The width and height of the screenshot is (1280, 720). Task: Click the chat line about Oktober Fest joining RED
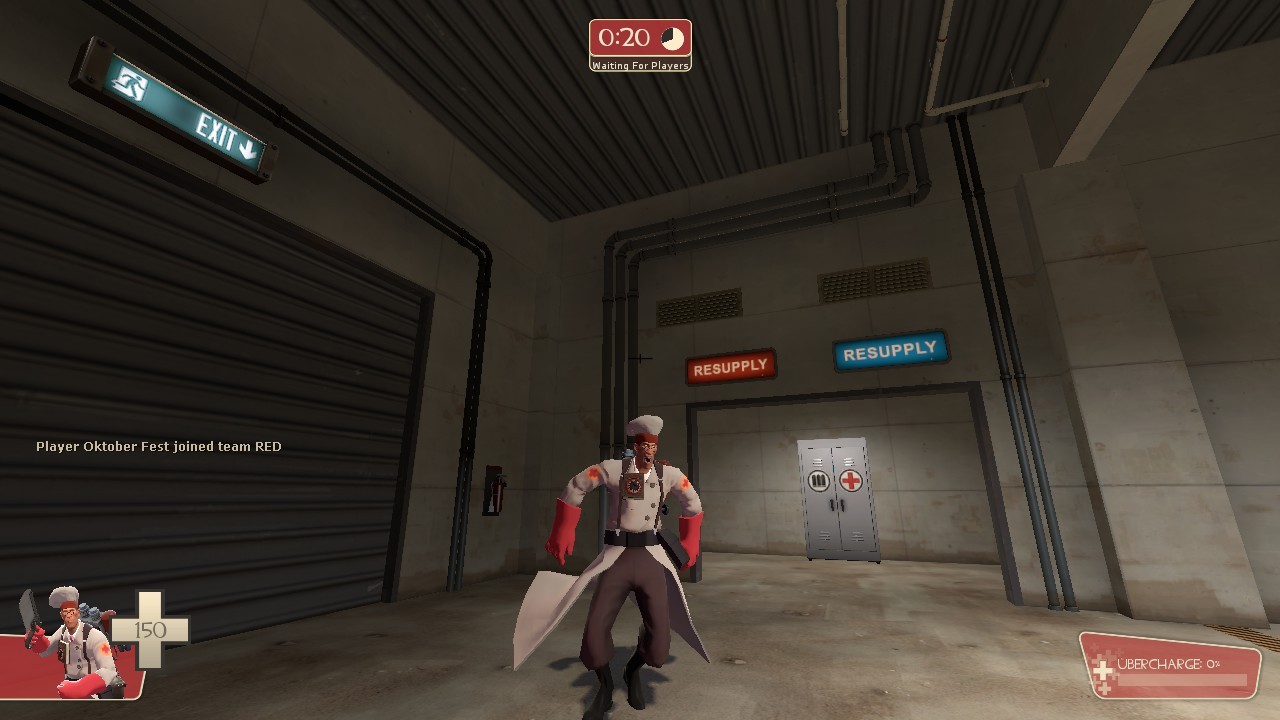tap(159, 446)
